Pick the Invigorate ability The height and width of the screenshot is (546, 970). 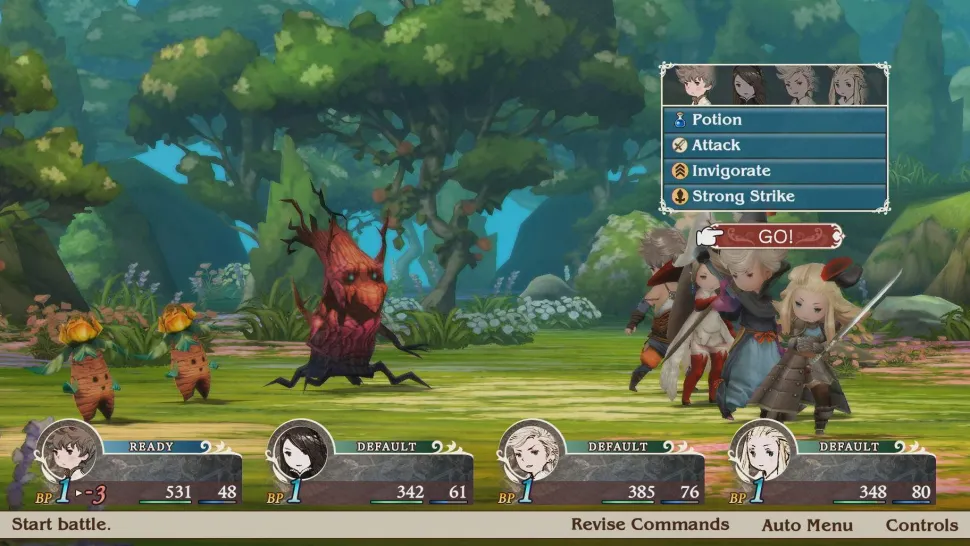(x=774, y=171)
